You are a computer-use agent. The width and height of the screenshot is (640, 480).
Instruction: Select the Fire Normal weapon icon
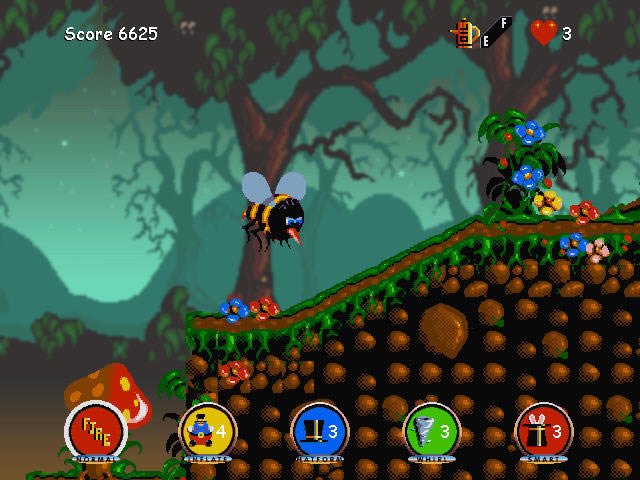[96, 431]
